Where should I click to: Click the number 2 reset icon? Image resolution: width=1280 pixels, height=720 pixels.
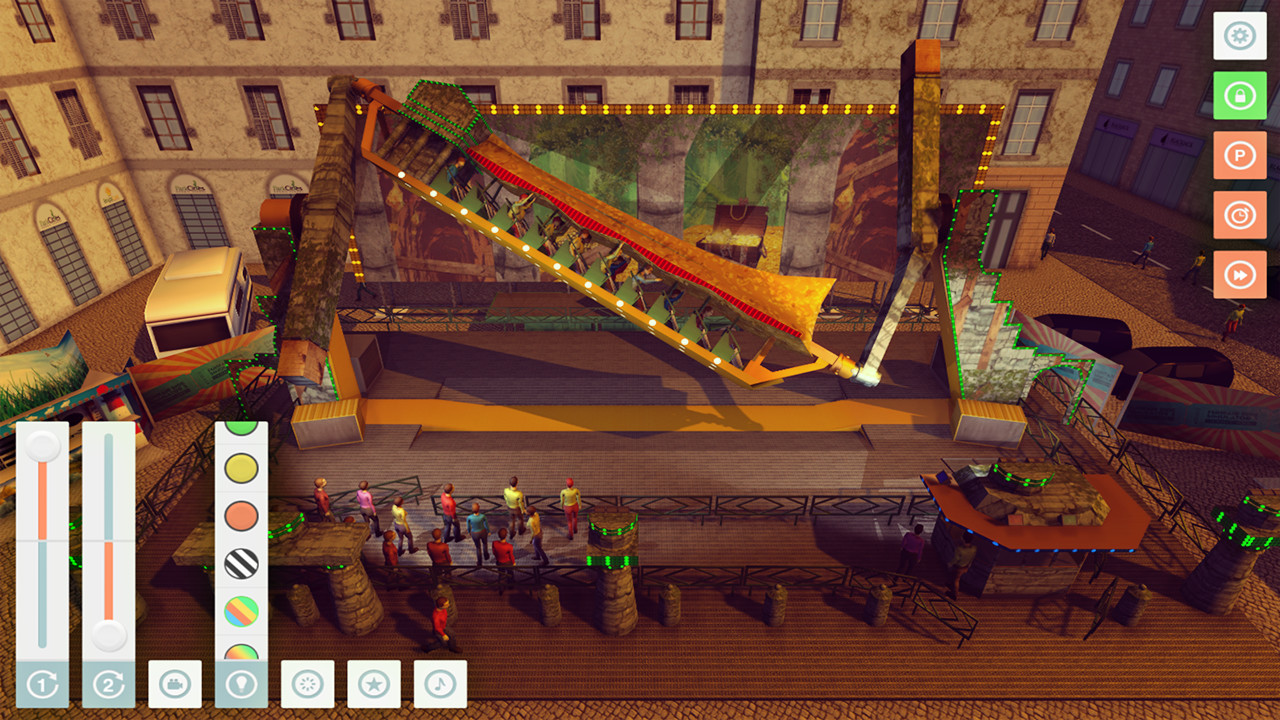coord(106,684)
